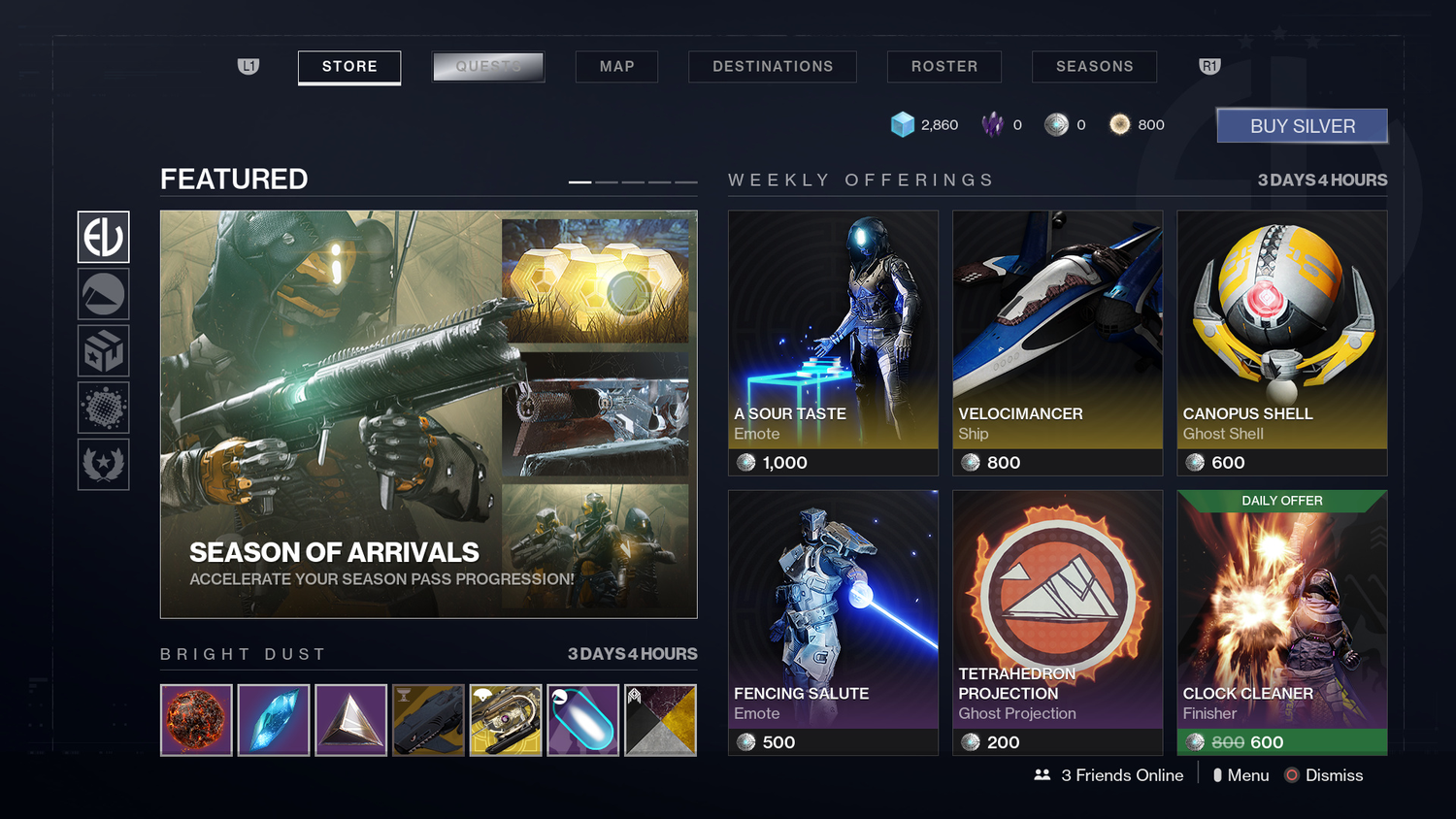Choose the silver pyramid Bright Dust item
1456x819 pixels.
(351, 720)
